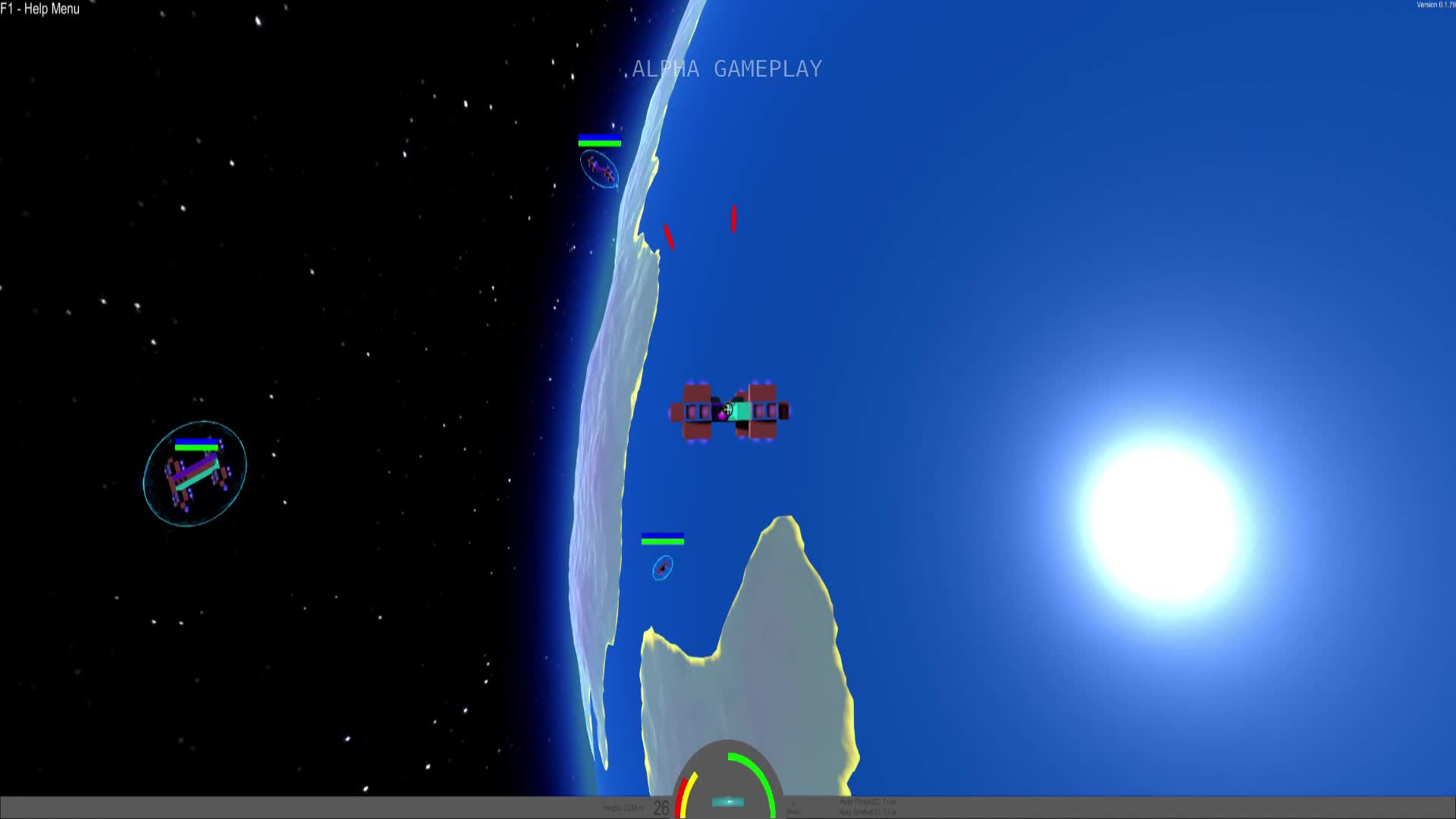Click the health bar above the lower small ship
Screen dimensions: 1456x819
point(664,540)
